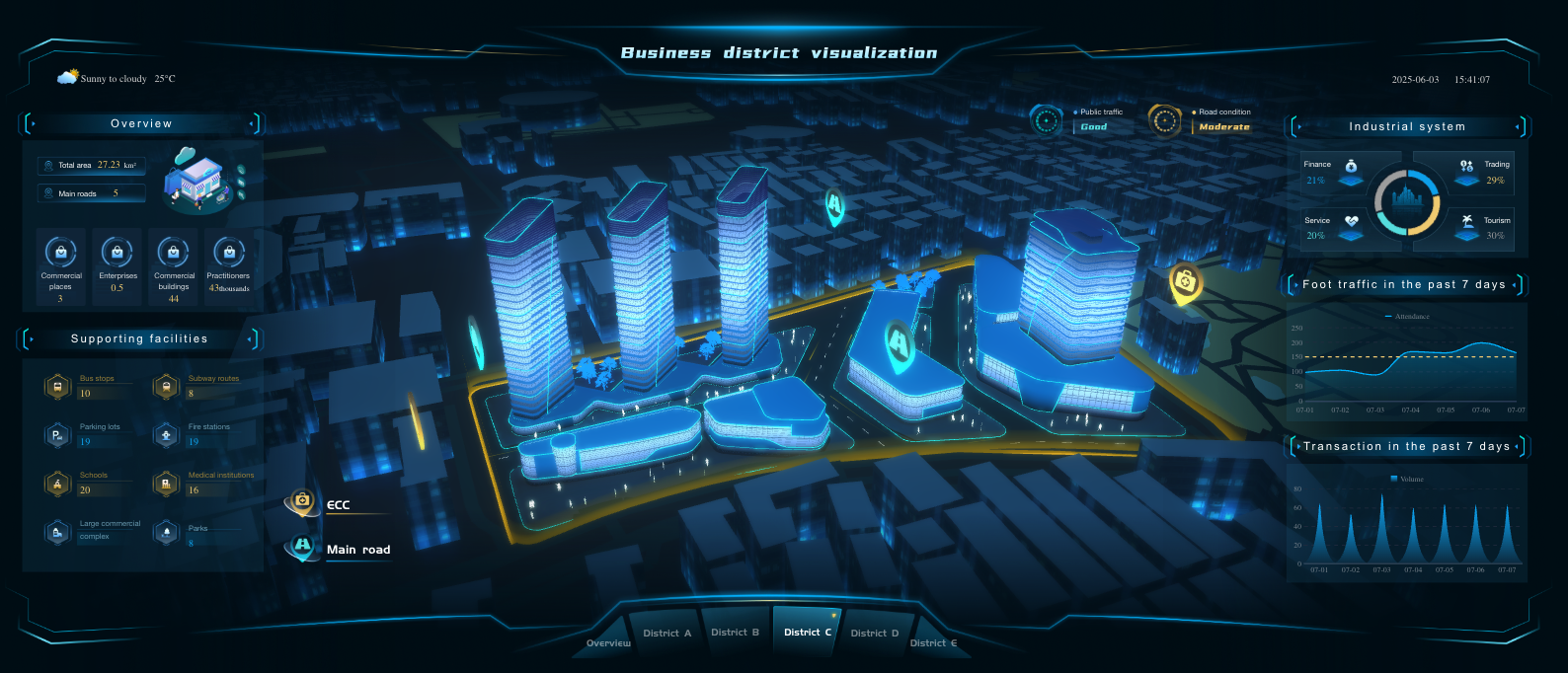Screen dimensions: 1568x673
Task: Show the District D tab
Action: [874, 634]
